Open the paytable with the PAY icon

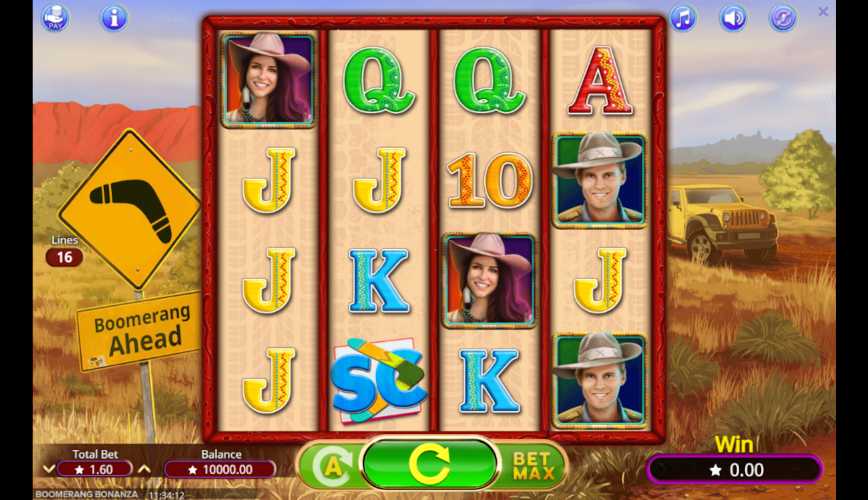pos(56,17)
